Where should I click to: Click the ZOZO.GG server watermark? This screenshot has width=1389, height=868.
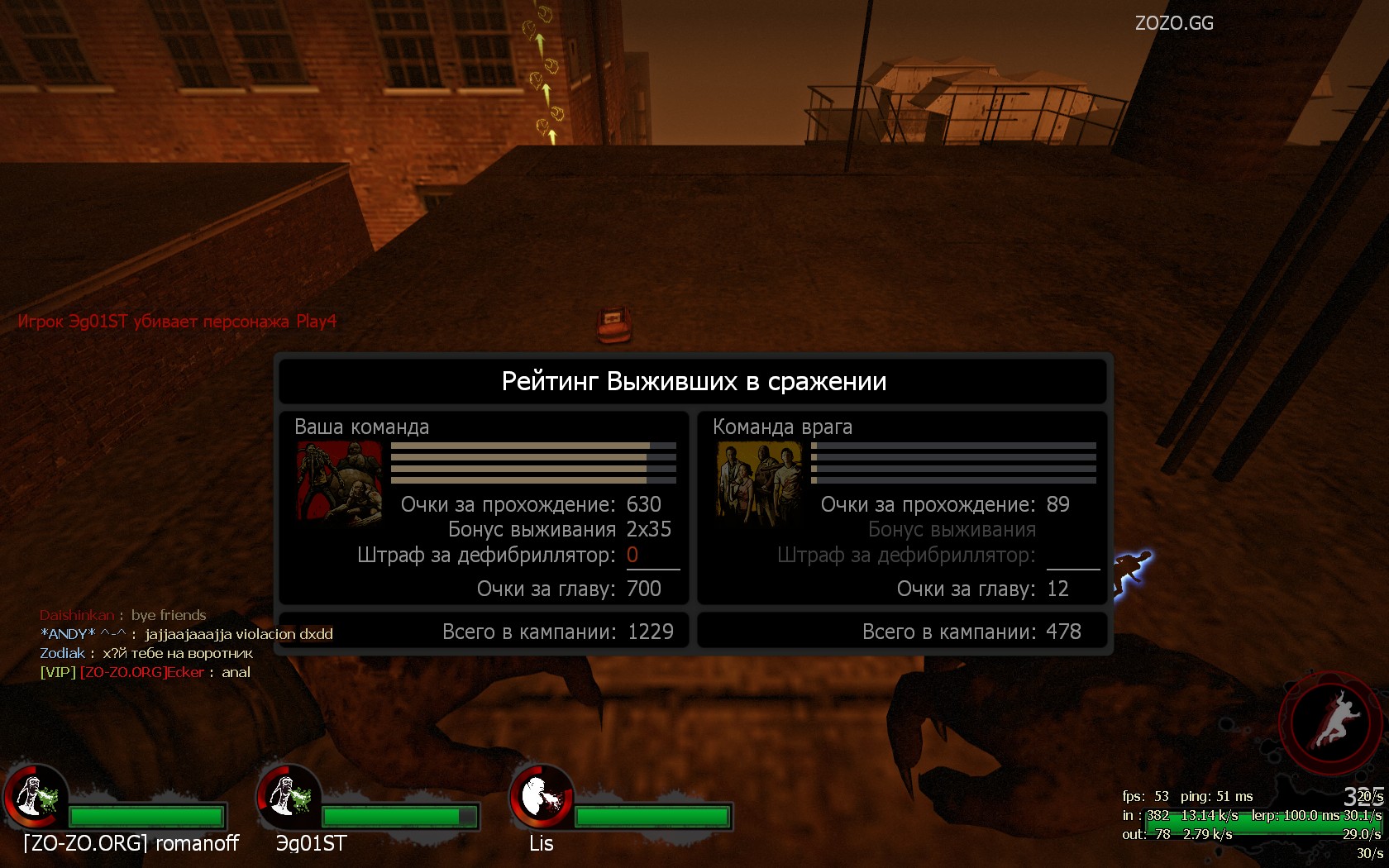click(1174, 23)
